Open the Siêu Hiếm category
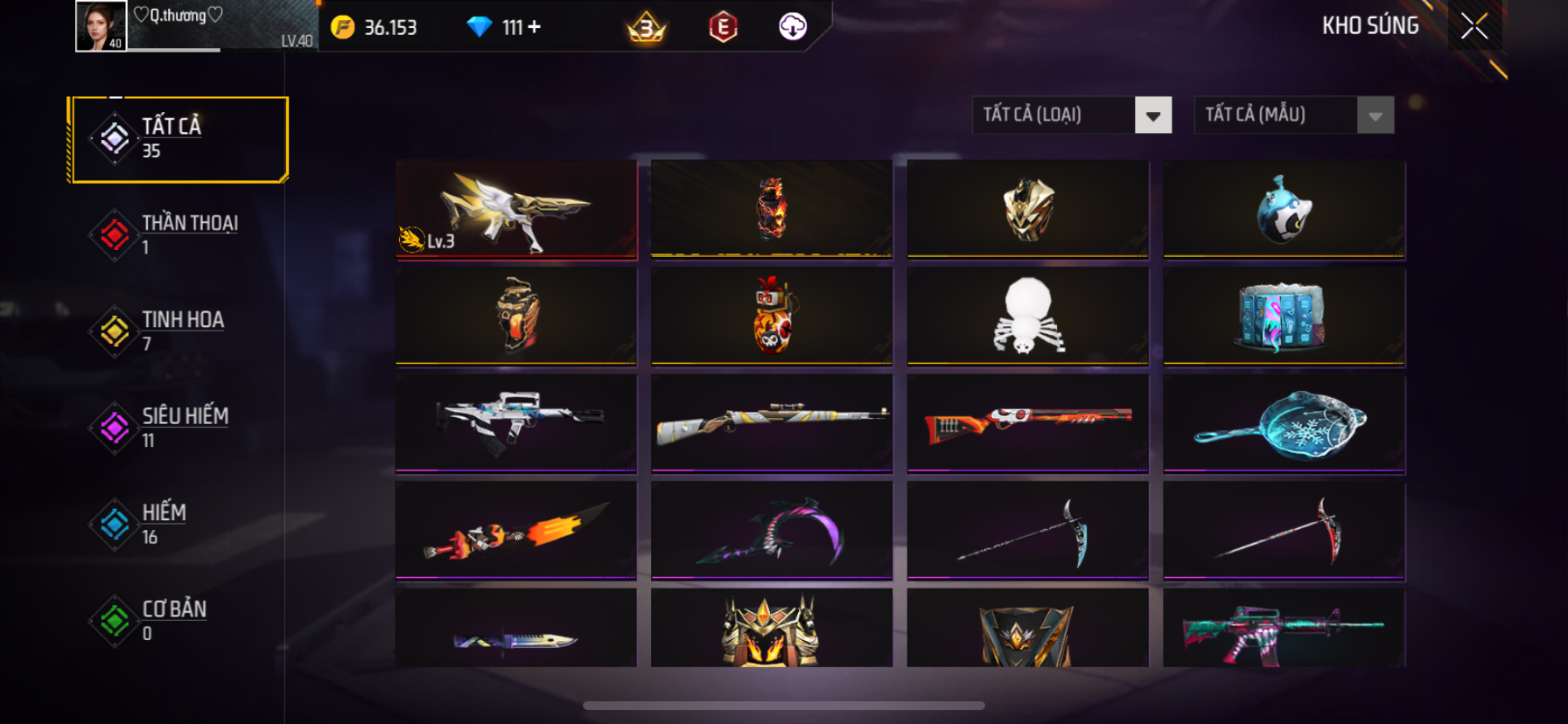Image resolution: width=1568 pixels, height=724 pixels. [179, 428]
